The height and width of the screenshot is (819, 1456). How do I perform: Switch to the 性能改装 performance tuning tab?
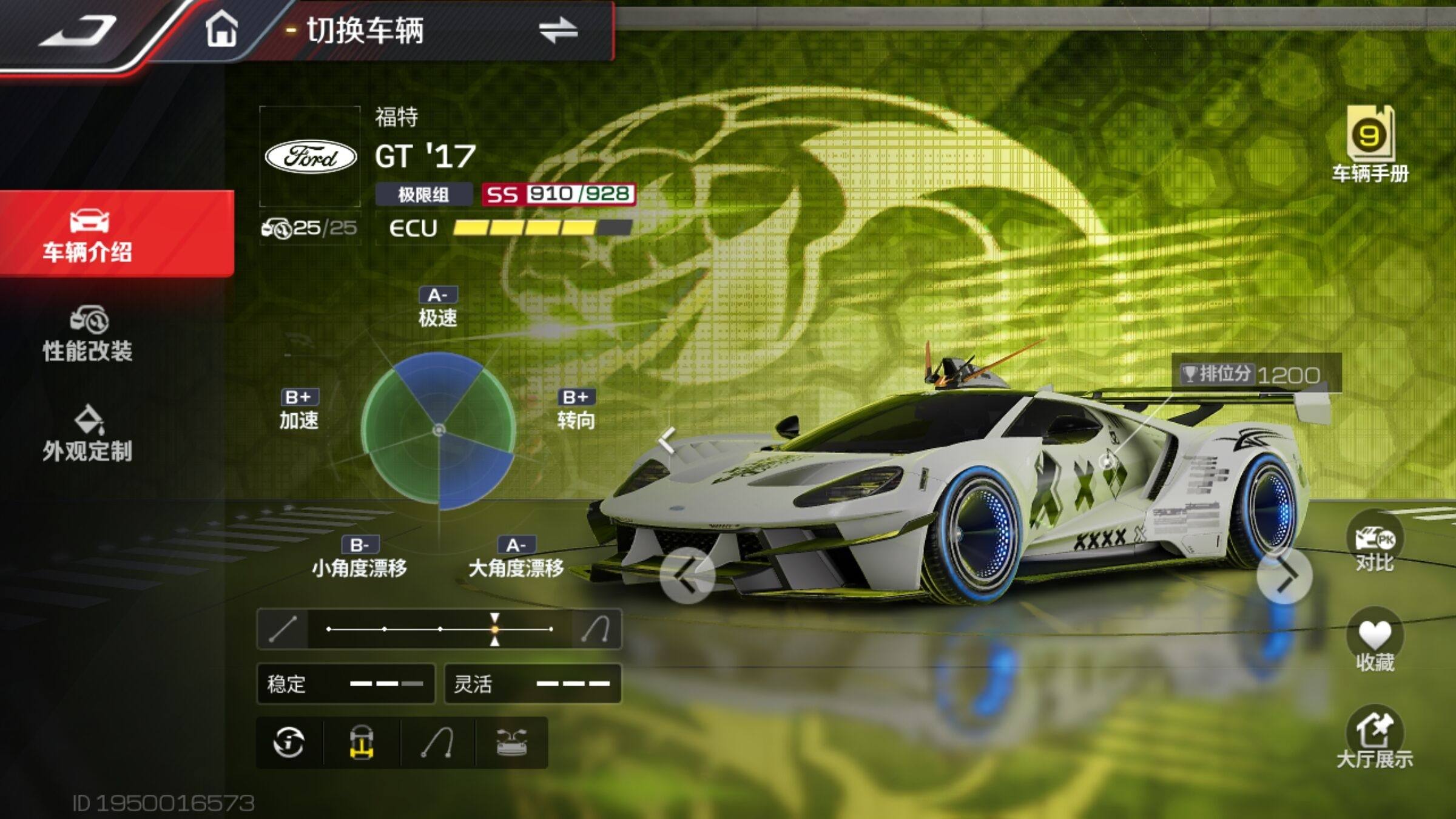(88, 335)
